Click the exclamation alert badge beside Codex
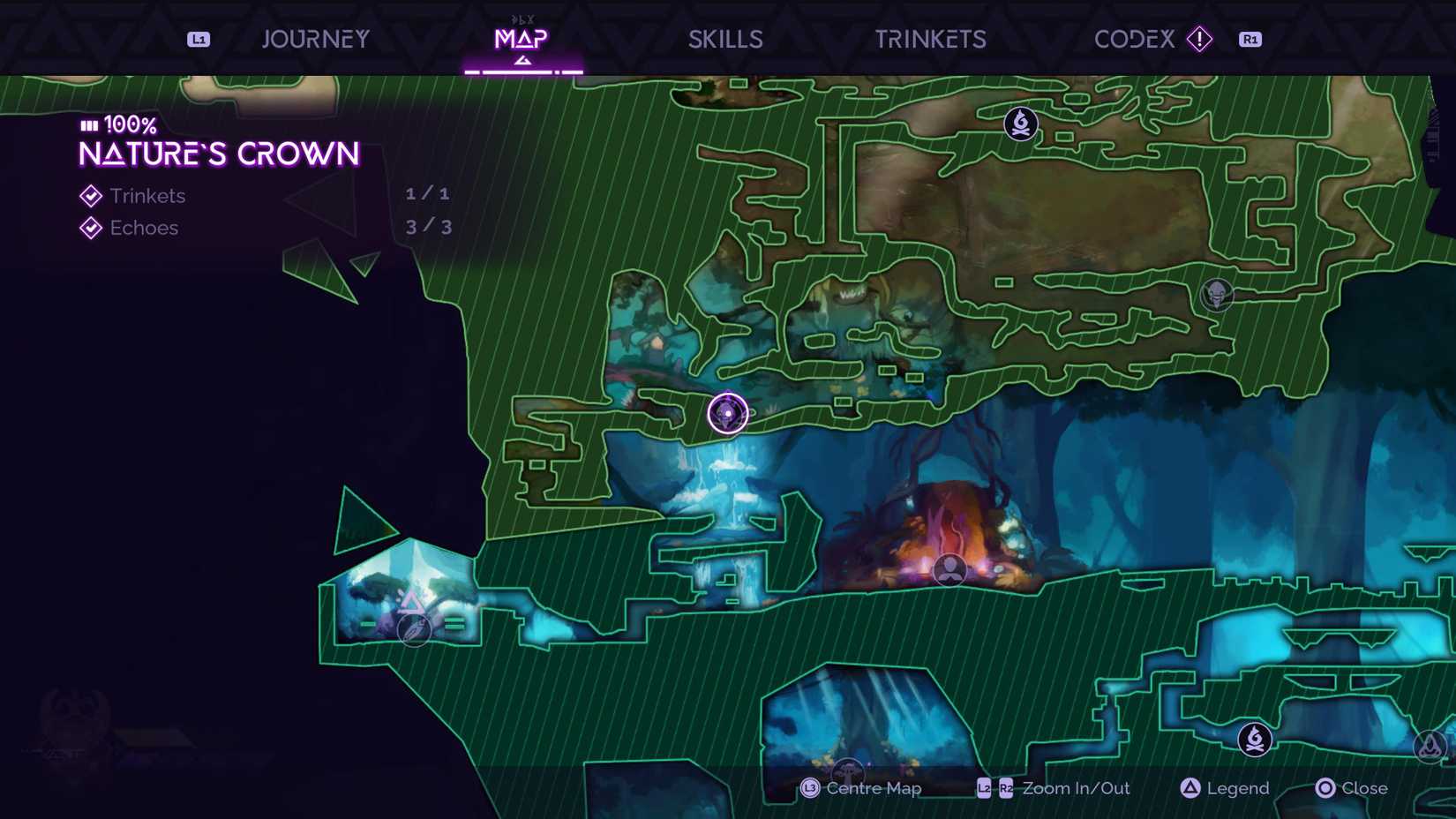The image size is (1456, 819). 1199,39
